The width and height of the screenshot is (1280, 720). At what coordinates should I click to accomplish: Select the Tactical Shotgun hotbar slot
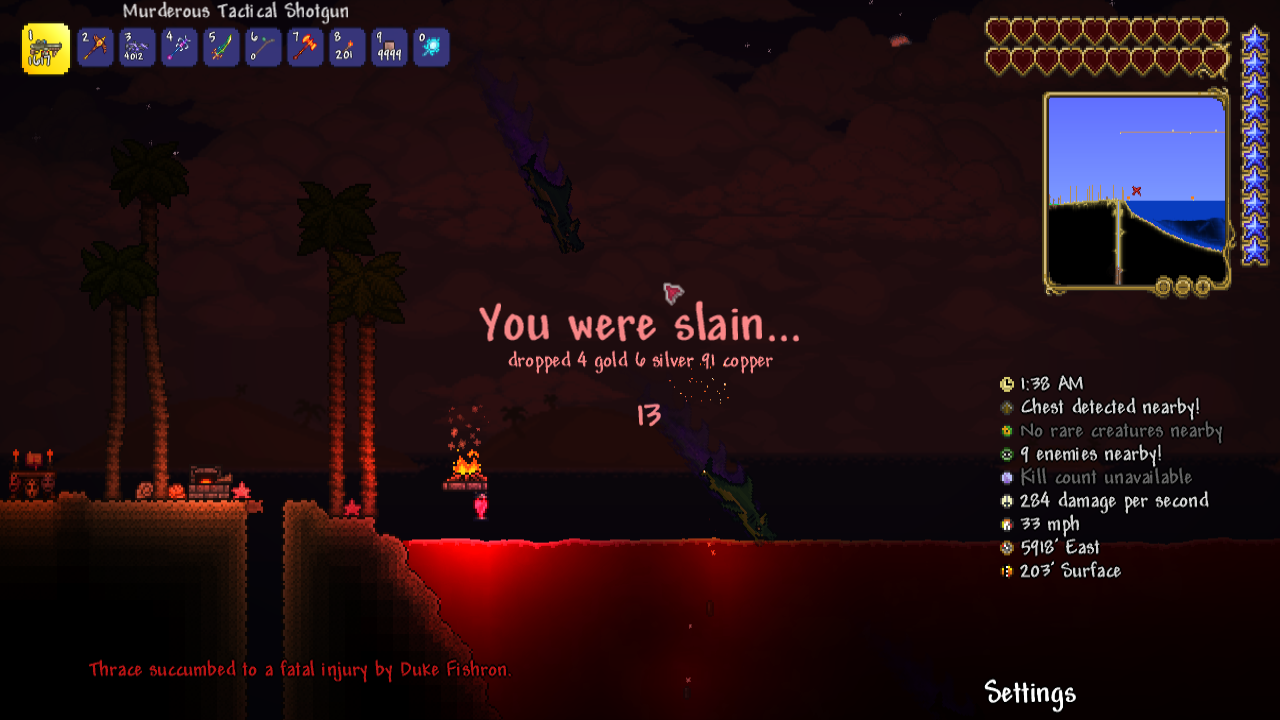(45, 48)
